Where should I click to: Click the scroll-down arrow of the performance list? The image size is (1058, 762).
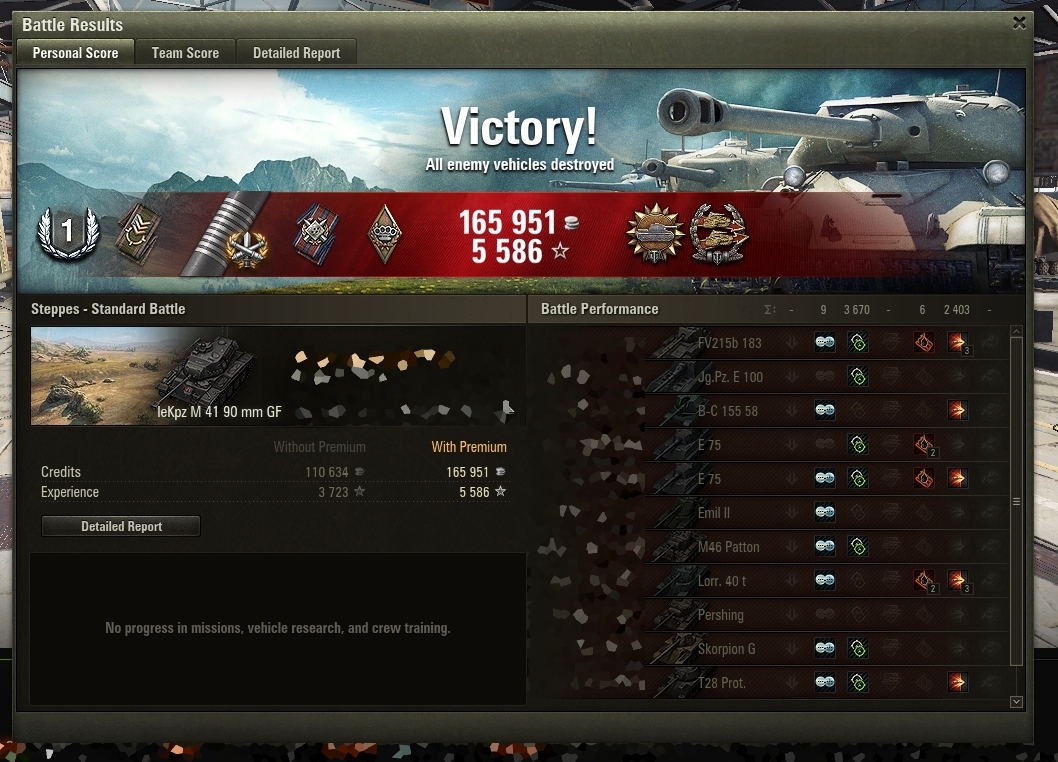pos(1017,702)
